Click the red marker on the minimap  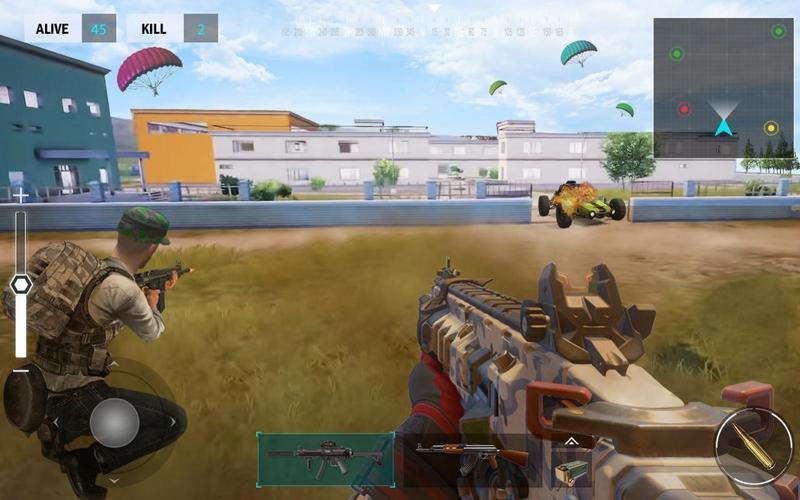tap(684, 109)
